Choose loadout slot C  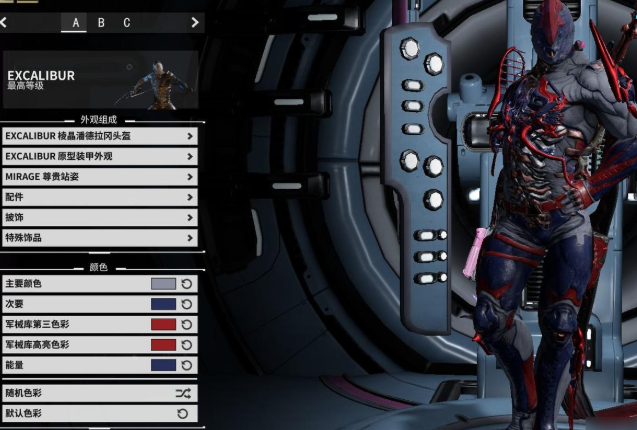click(x=127, y=22)
